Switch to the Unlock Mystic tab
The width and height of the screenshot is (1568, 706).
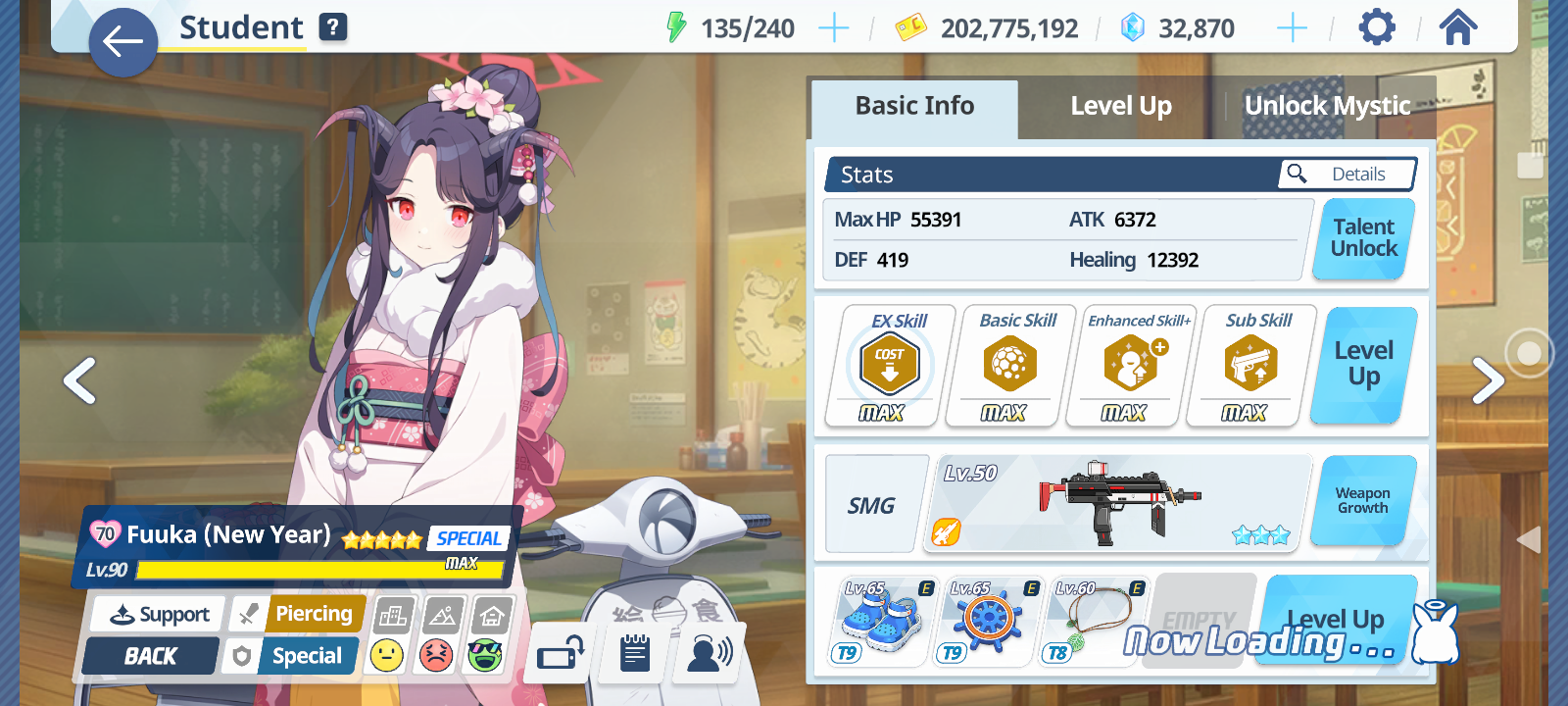coord(1327,106)
